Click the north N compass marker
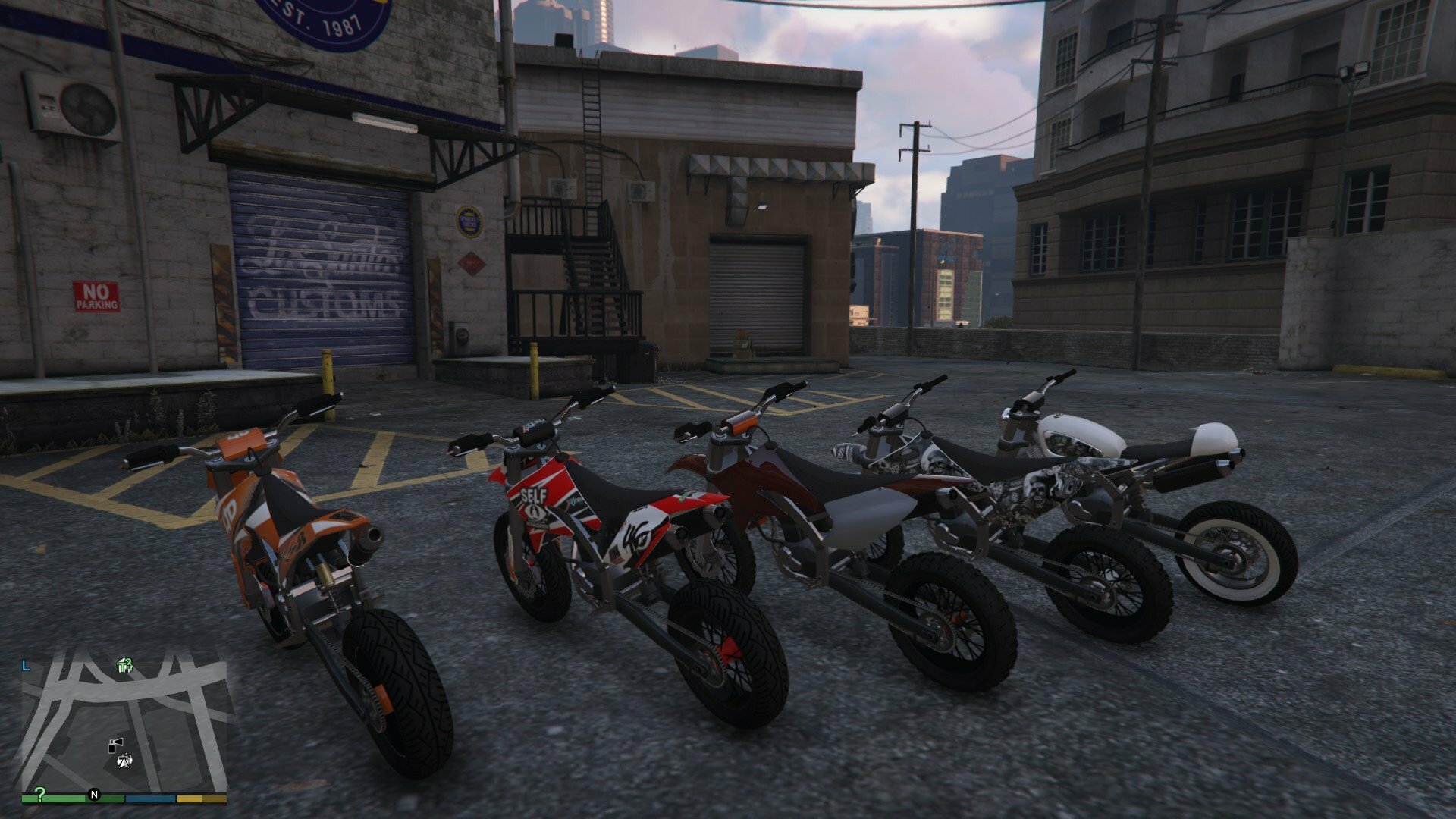The image size is (1456, 819). point(95,795)
